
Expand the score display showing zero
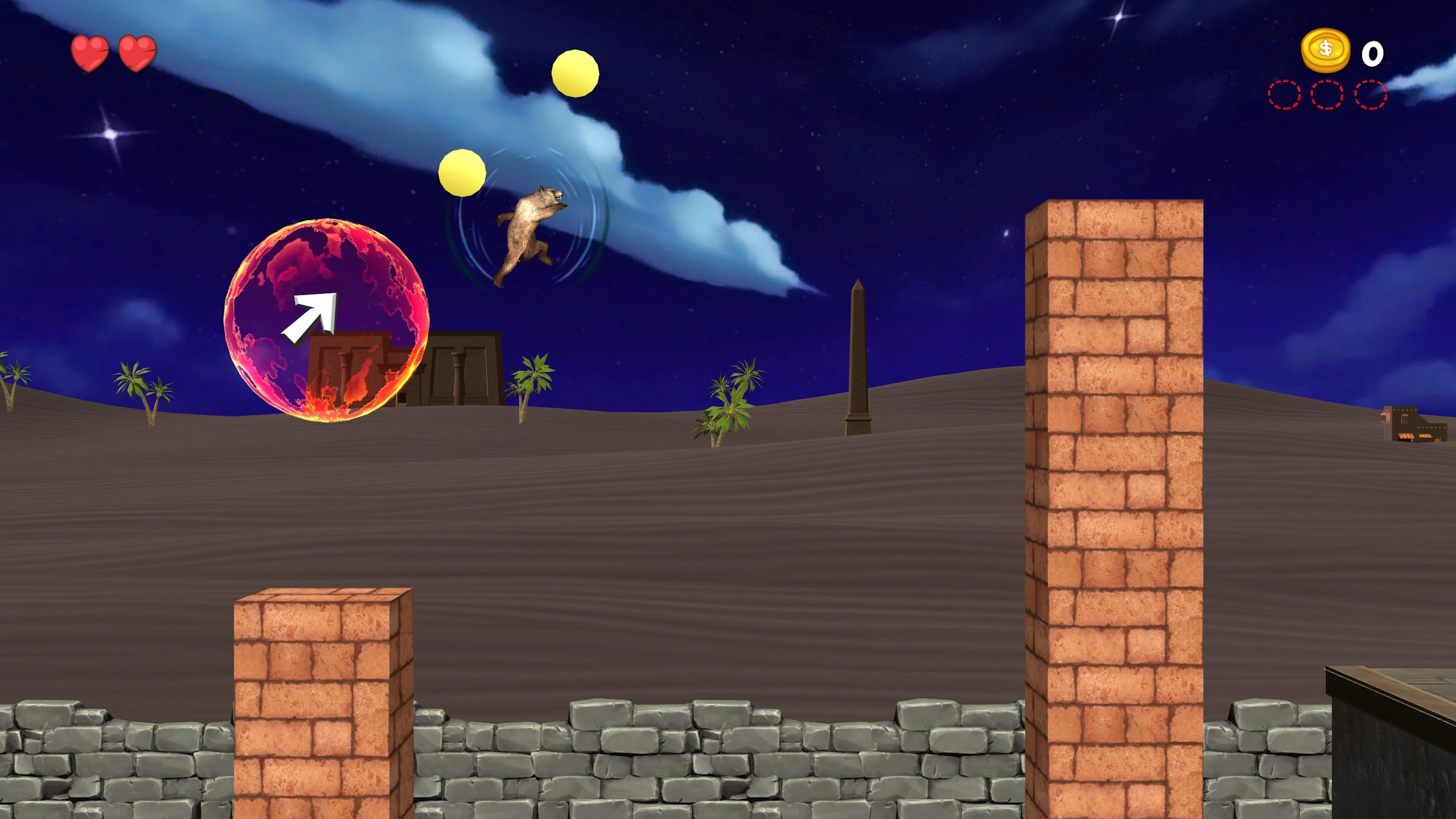[1372, 54]
